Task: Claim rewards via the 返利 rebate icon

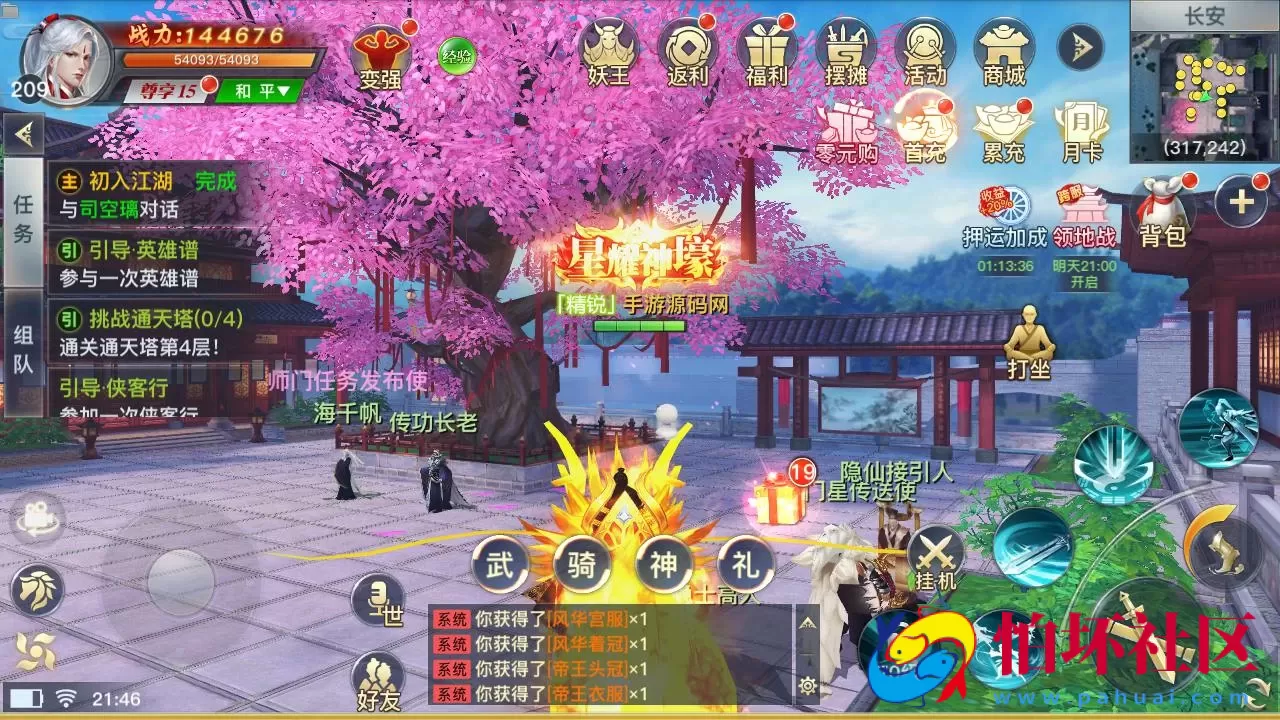Action: [x=689, y=50]
